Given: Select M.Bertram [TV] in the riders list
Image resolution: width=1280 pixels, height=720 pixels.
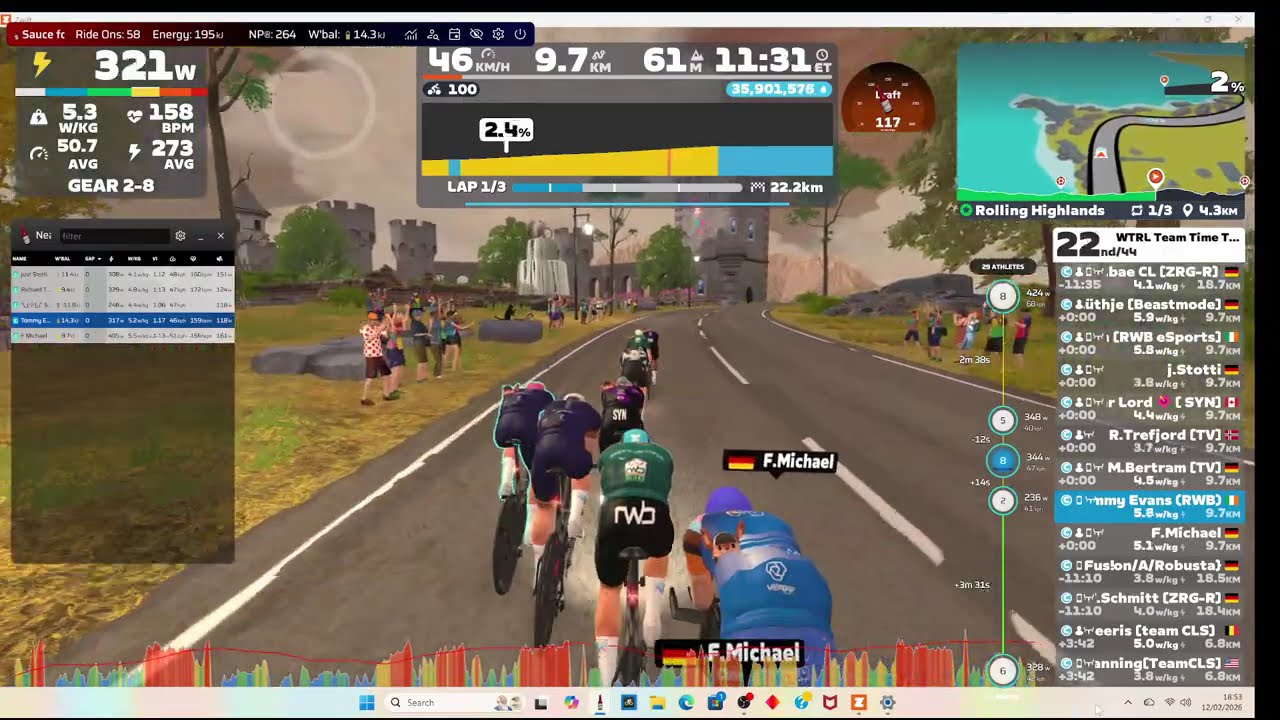Looking at the screenshot, I should tap(1150, 468).
